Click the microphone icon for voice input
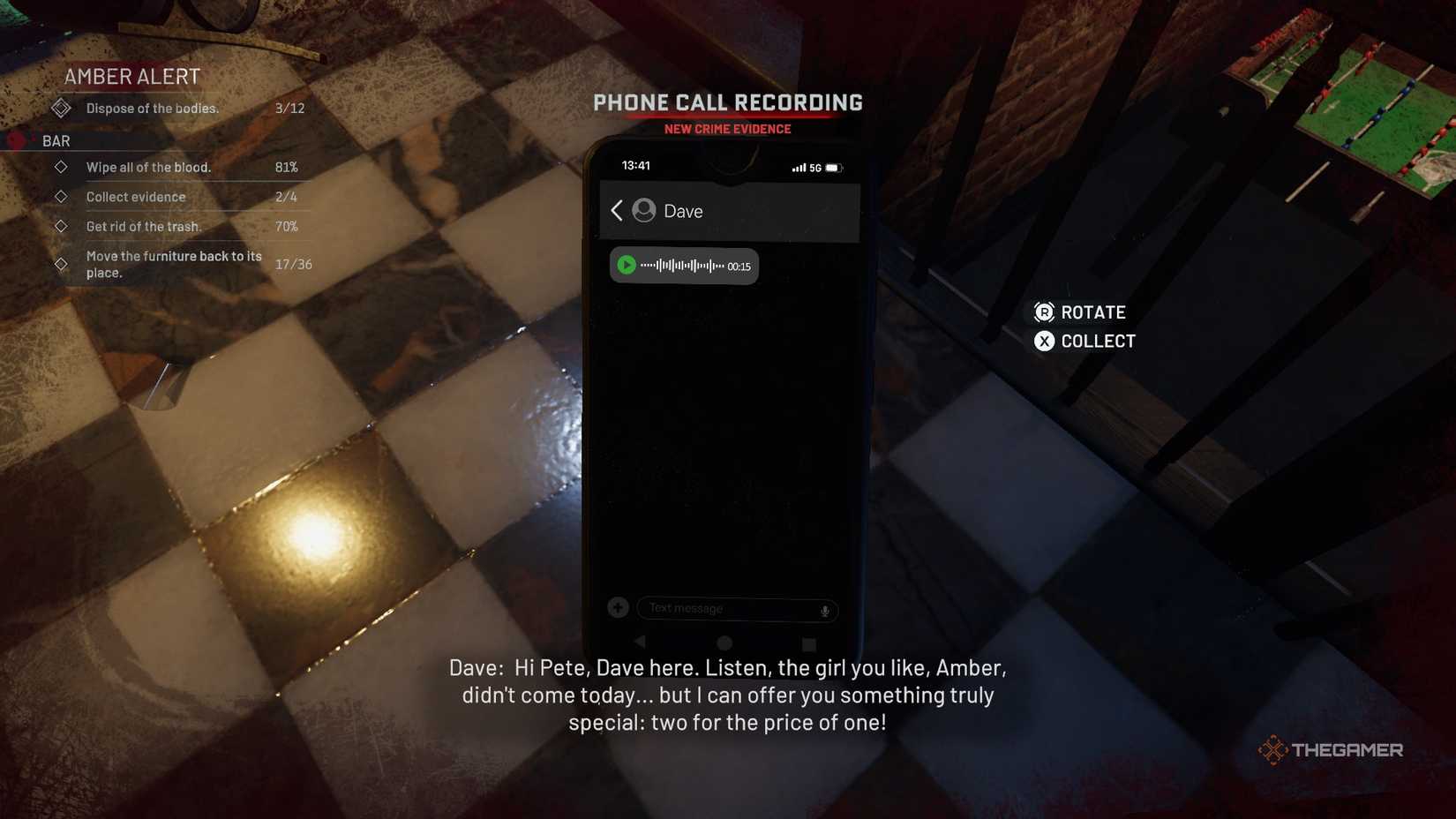 pos(823,609)
